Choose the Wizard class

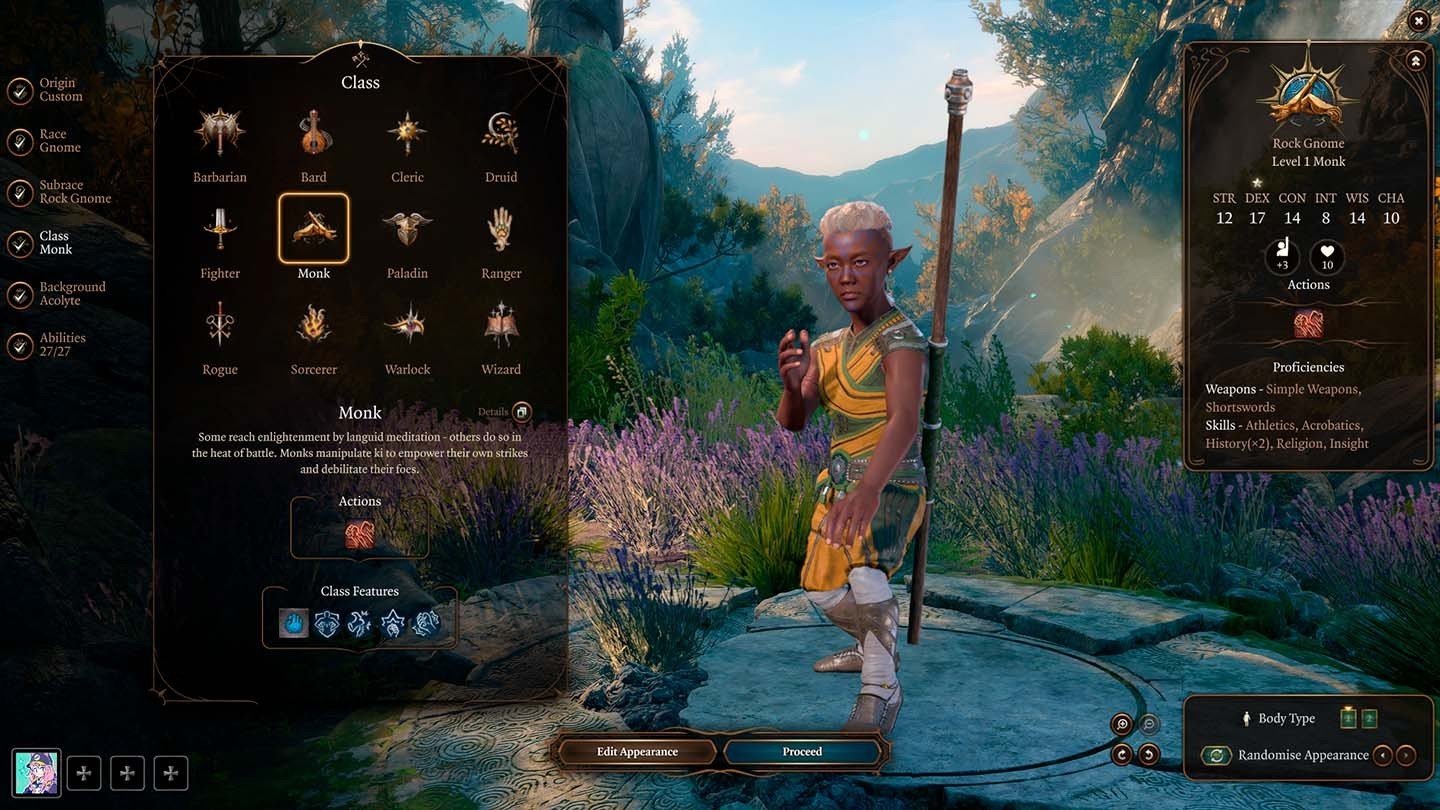[x=501, y=326]
